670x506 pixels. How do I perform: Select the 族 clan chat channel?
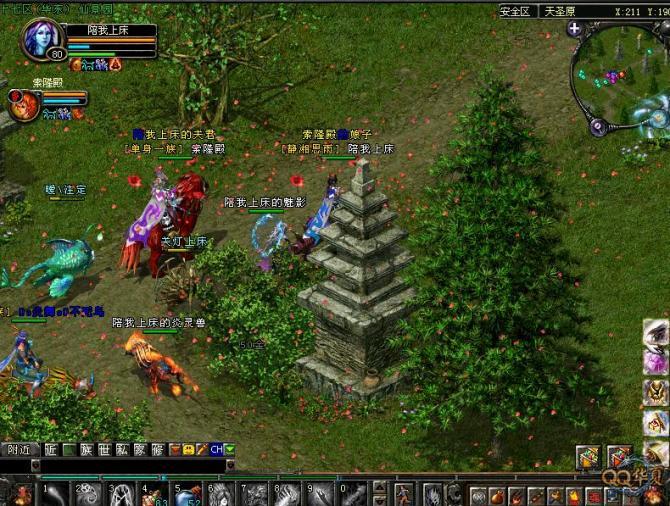pyautogui.click(x=86, y=450)
